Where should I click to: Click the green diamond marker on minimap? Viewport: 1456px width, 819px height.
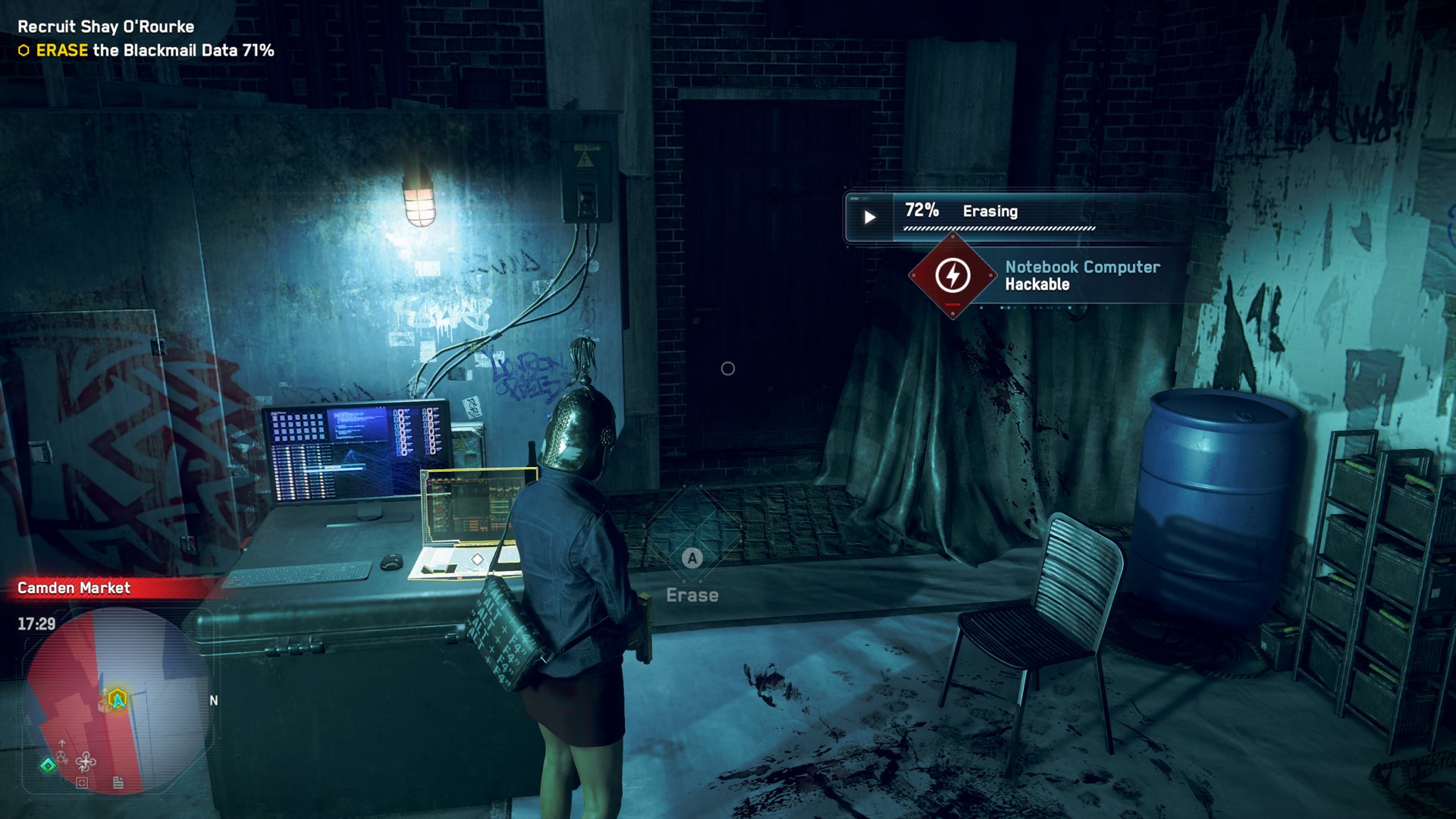click(48, 765)
